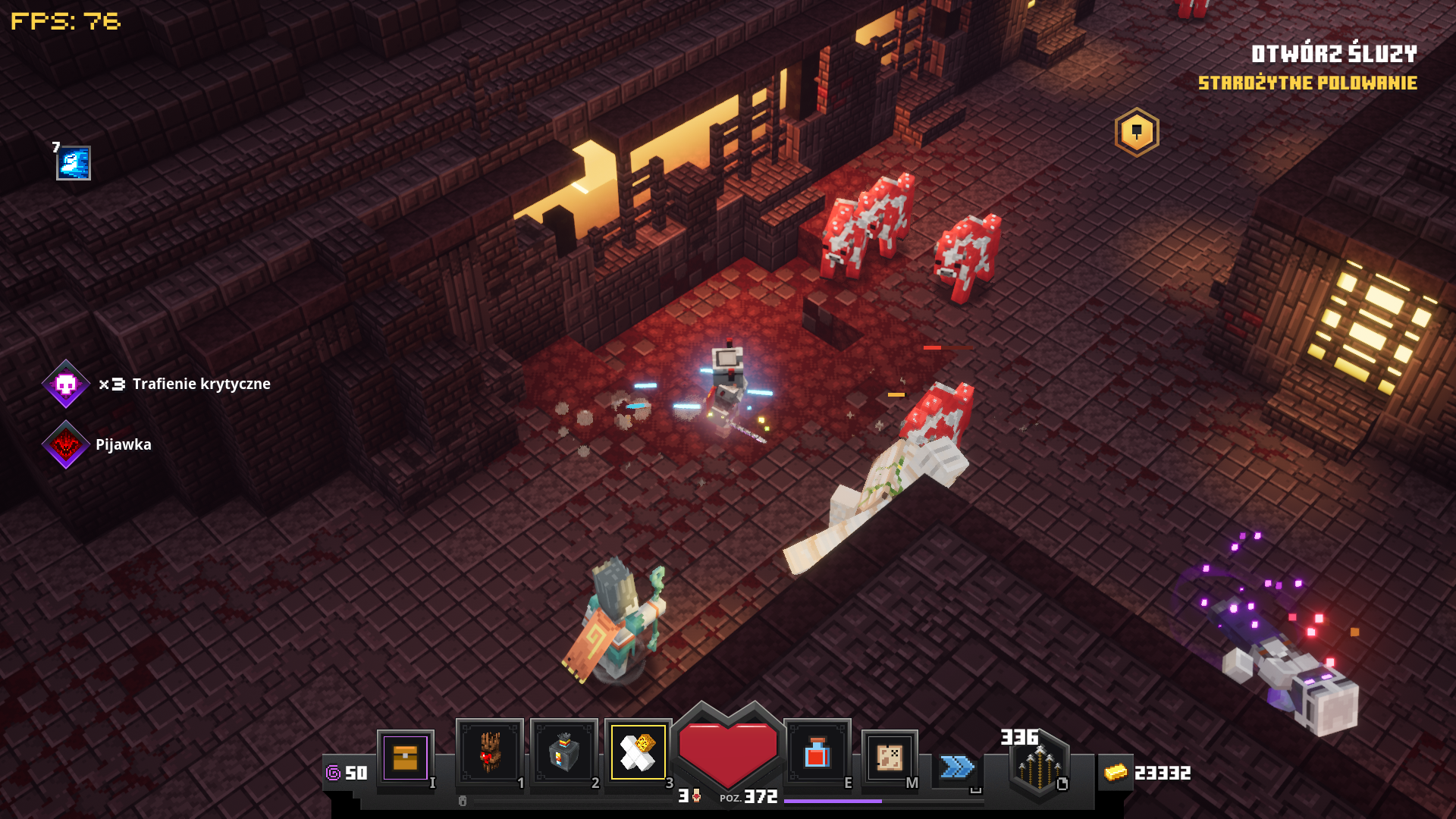
Task: Trigger the blue dodge roll arrows
Action: pyautogui.click(x=957, y=767)
